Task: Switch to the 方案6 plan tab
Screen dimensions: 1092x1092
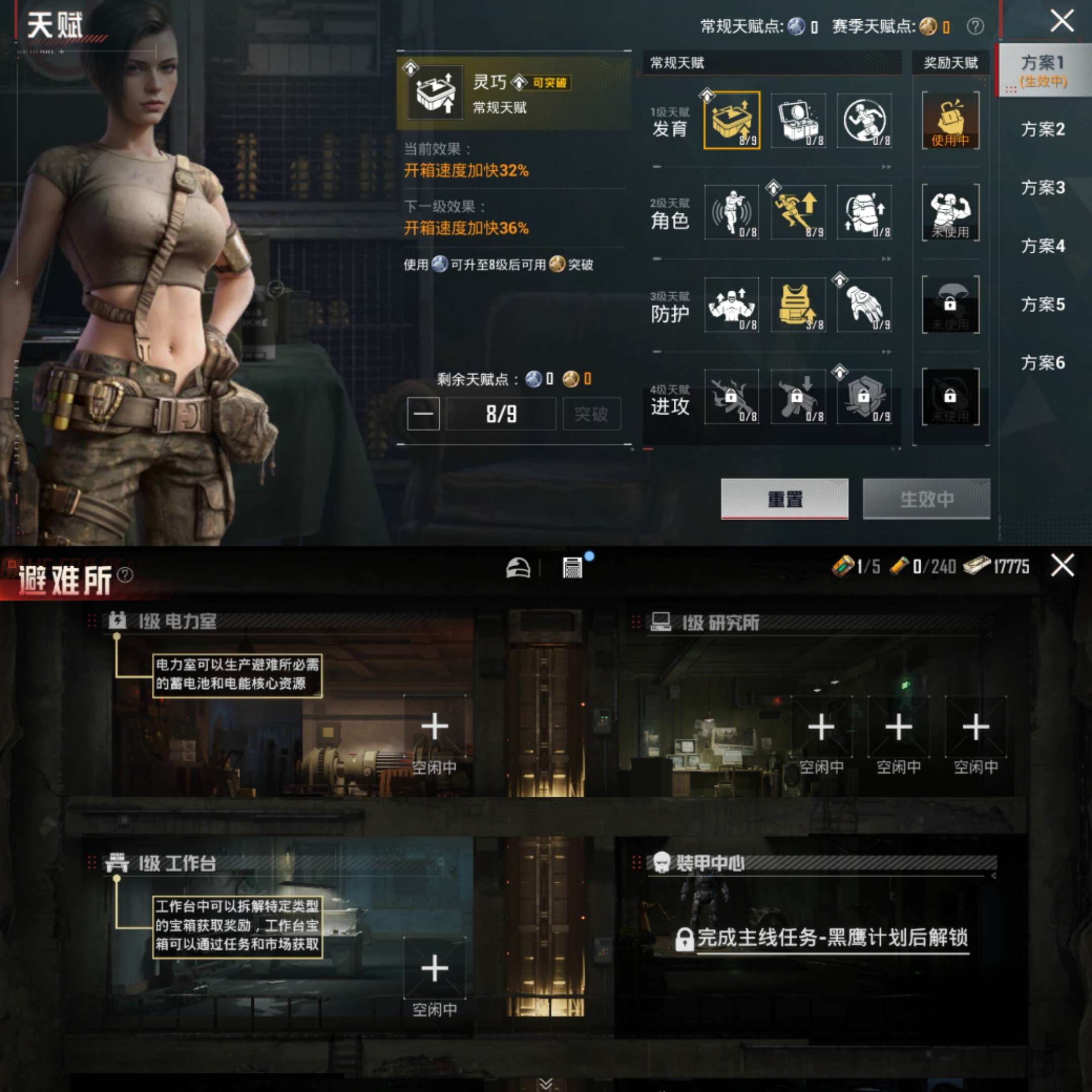Action: click(x=1043, y=365)
